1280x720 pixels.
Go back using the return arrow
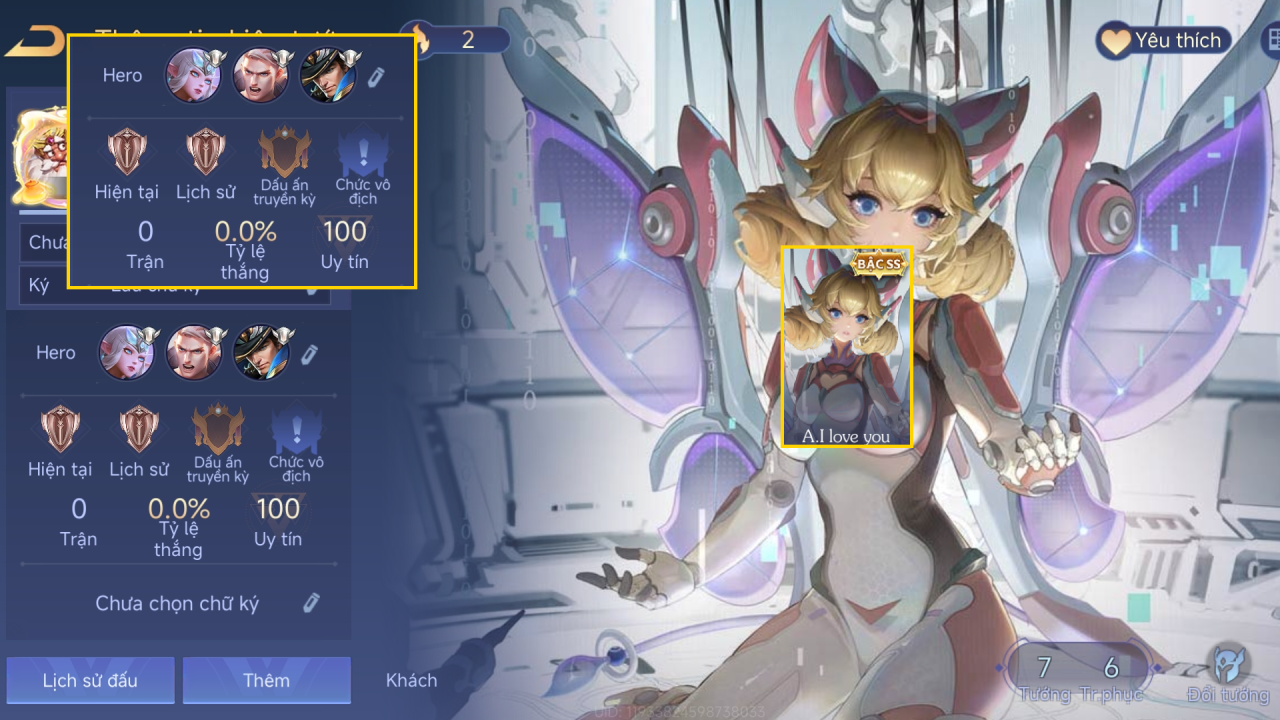32,42
